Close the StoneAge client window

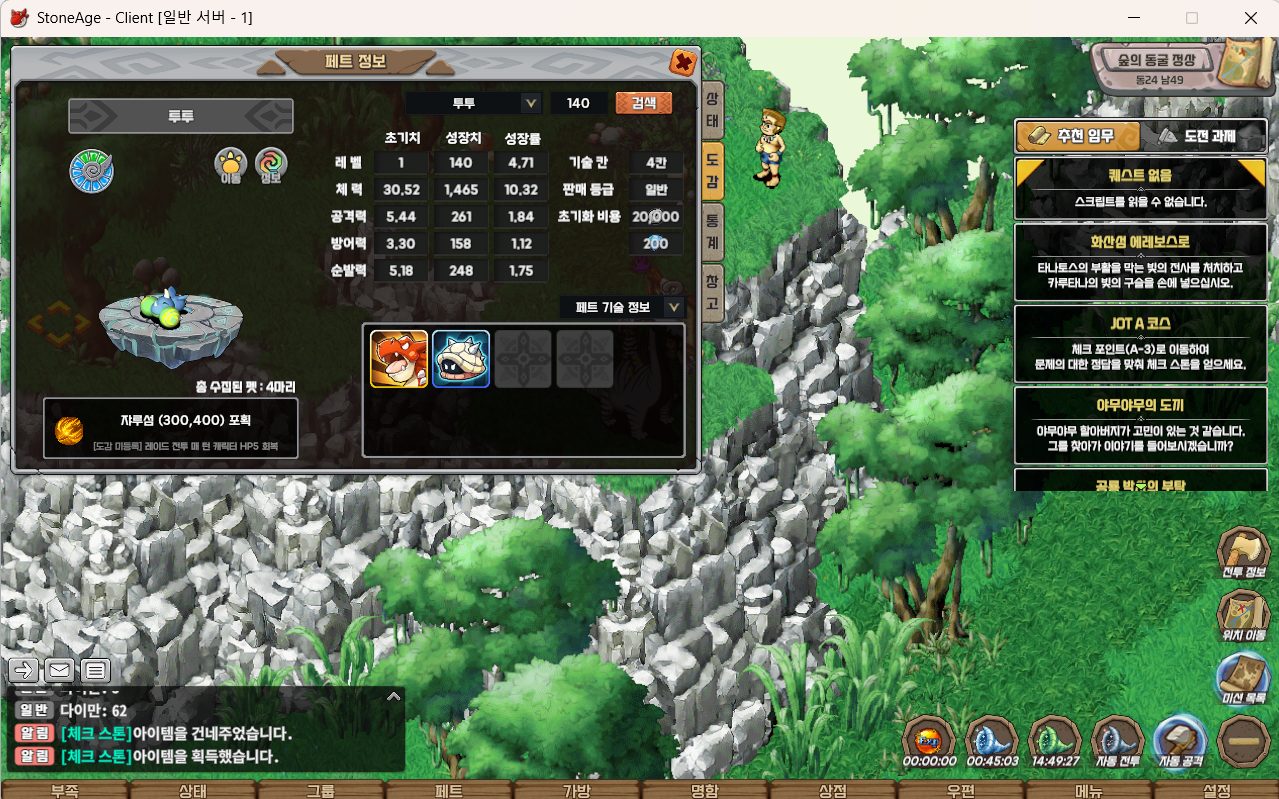click(1250, 18)
